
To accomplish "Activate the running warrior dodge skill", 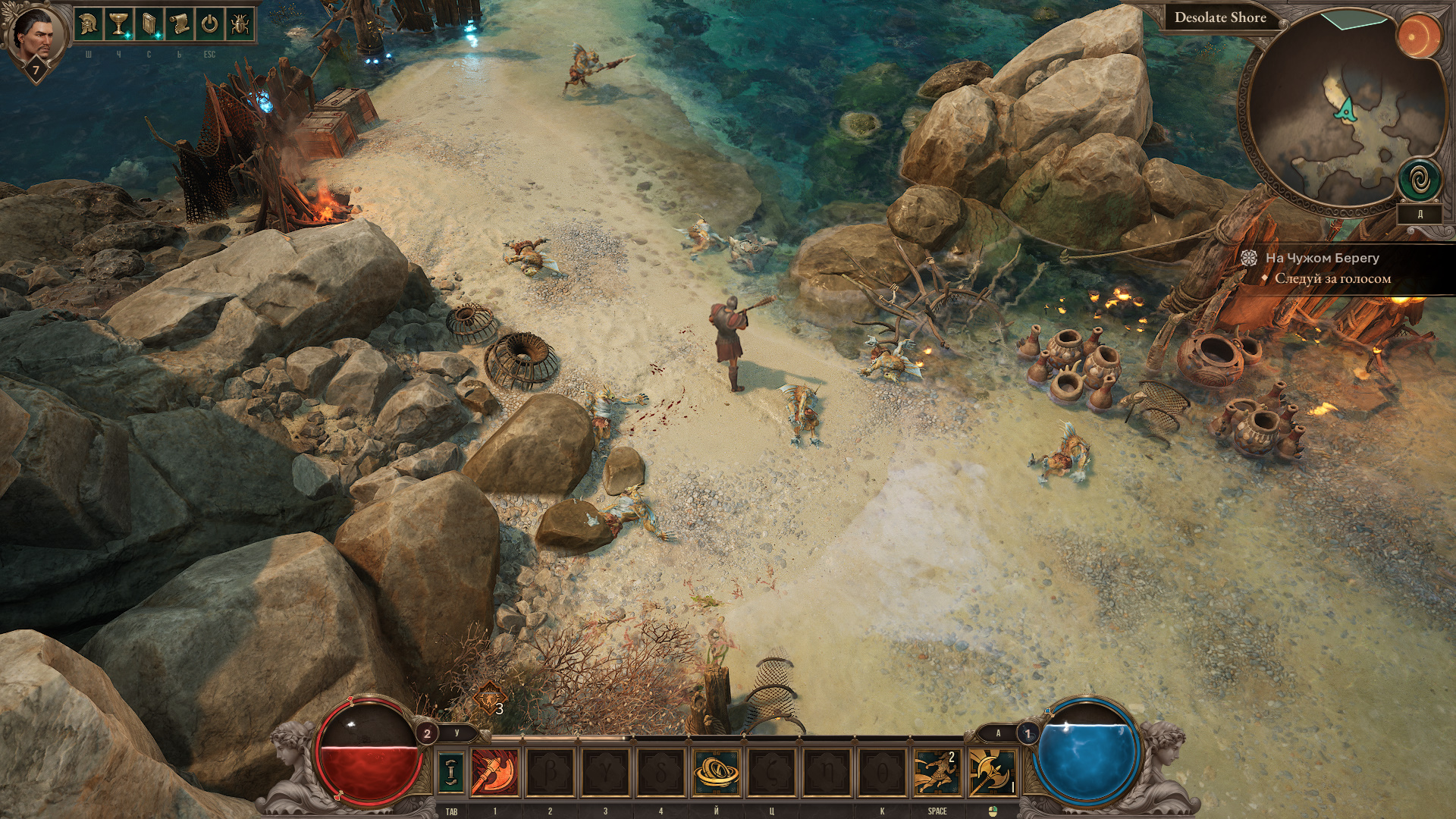I will (x=937, y=772).
